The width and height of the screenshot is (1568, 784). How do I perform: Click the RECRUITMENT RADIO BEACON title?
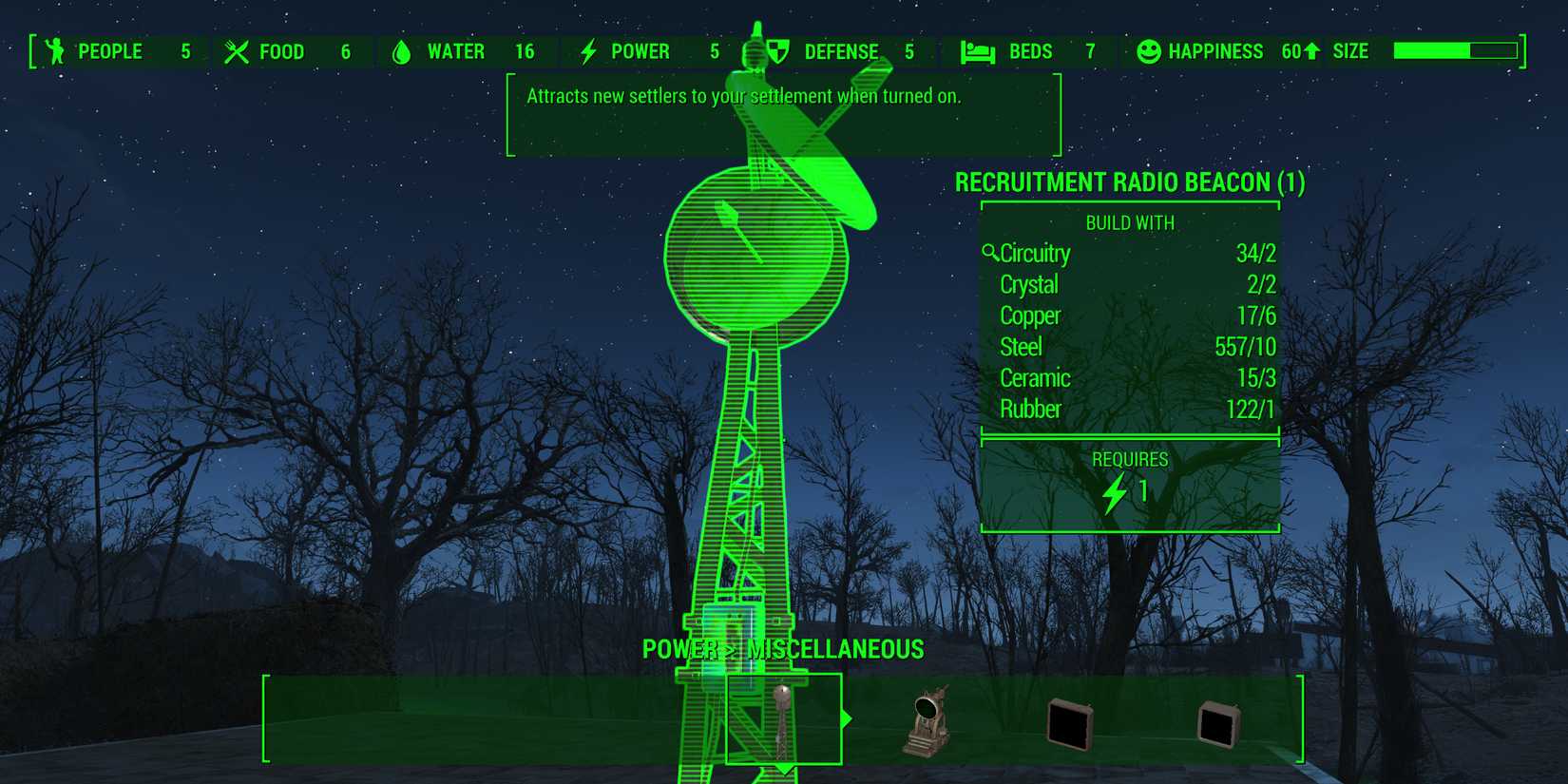click(x=1131, y=182)
